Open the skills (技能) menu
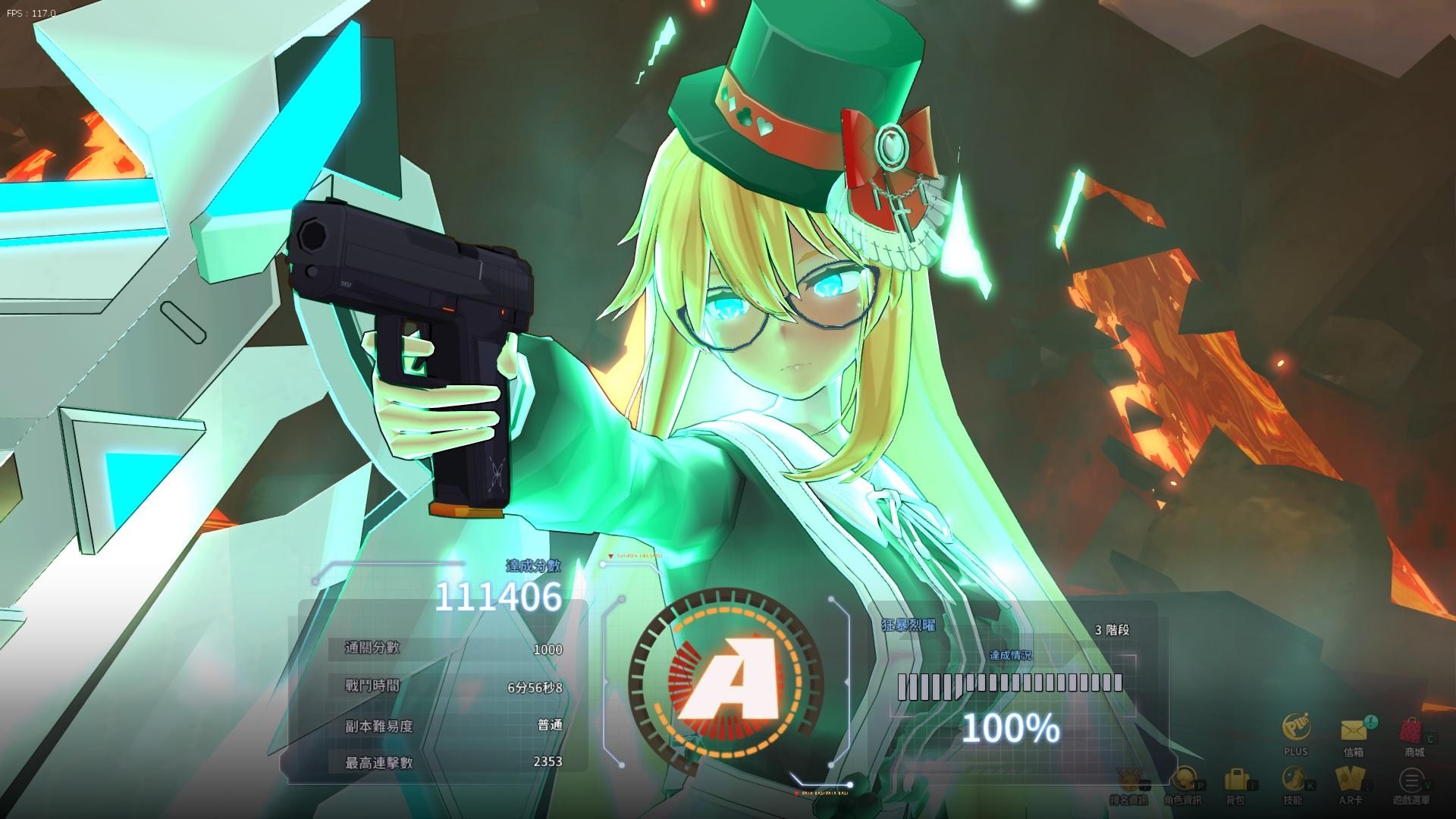Viewport: 1456px width, 819px height. pos(1292,779)
